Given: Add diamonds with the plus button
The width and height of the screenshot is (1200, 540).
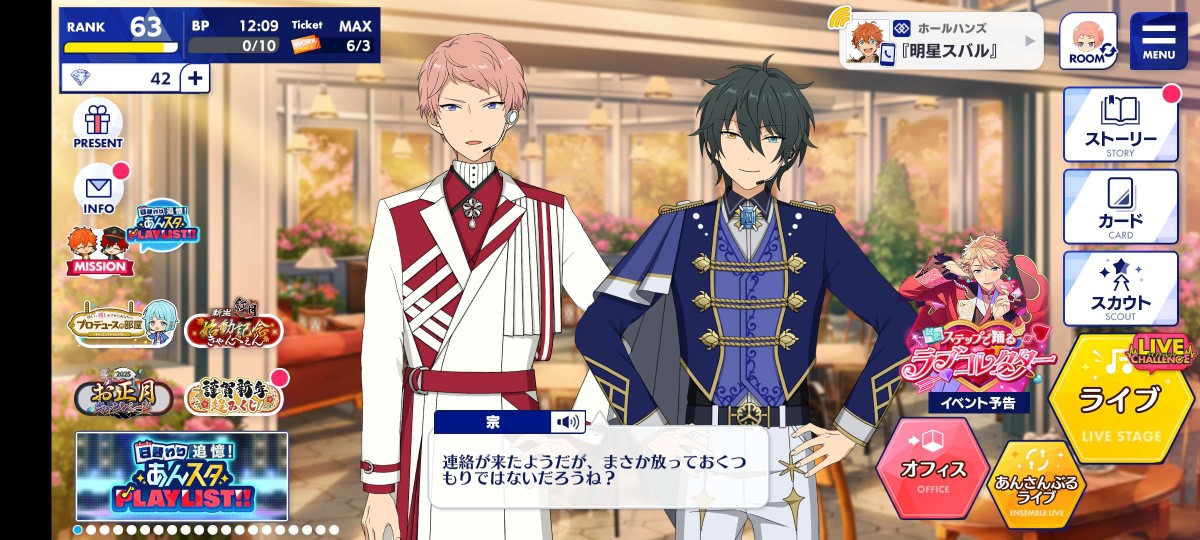Looking at the screenshot, I should (195, 78).
